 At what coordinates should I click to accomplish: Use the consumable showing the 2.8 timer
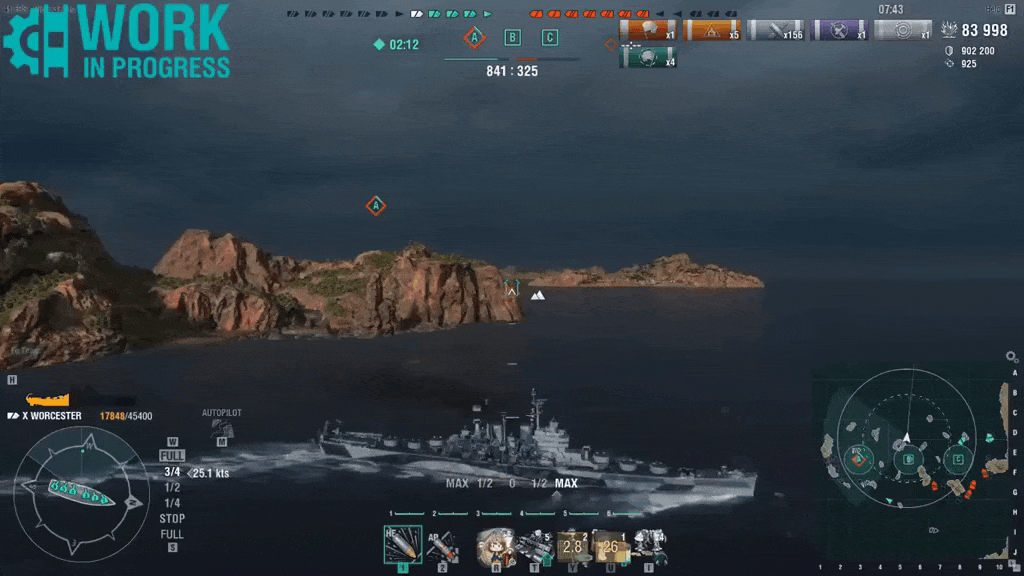pyautogui.click(x=573, y=546)
